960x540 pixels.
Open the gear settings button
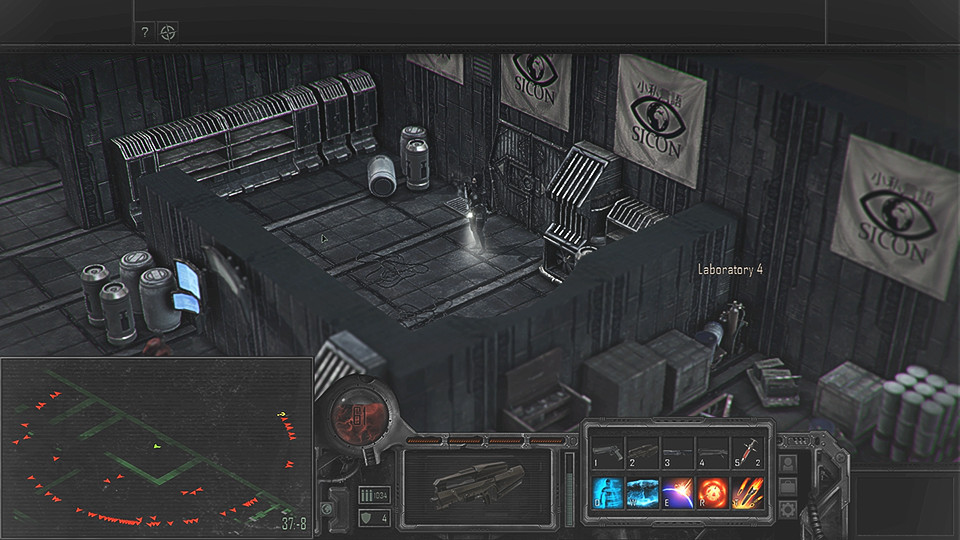pos(788,509)
